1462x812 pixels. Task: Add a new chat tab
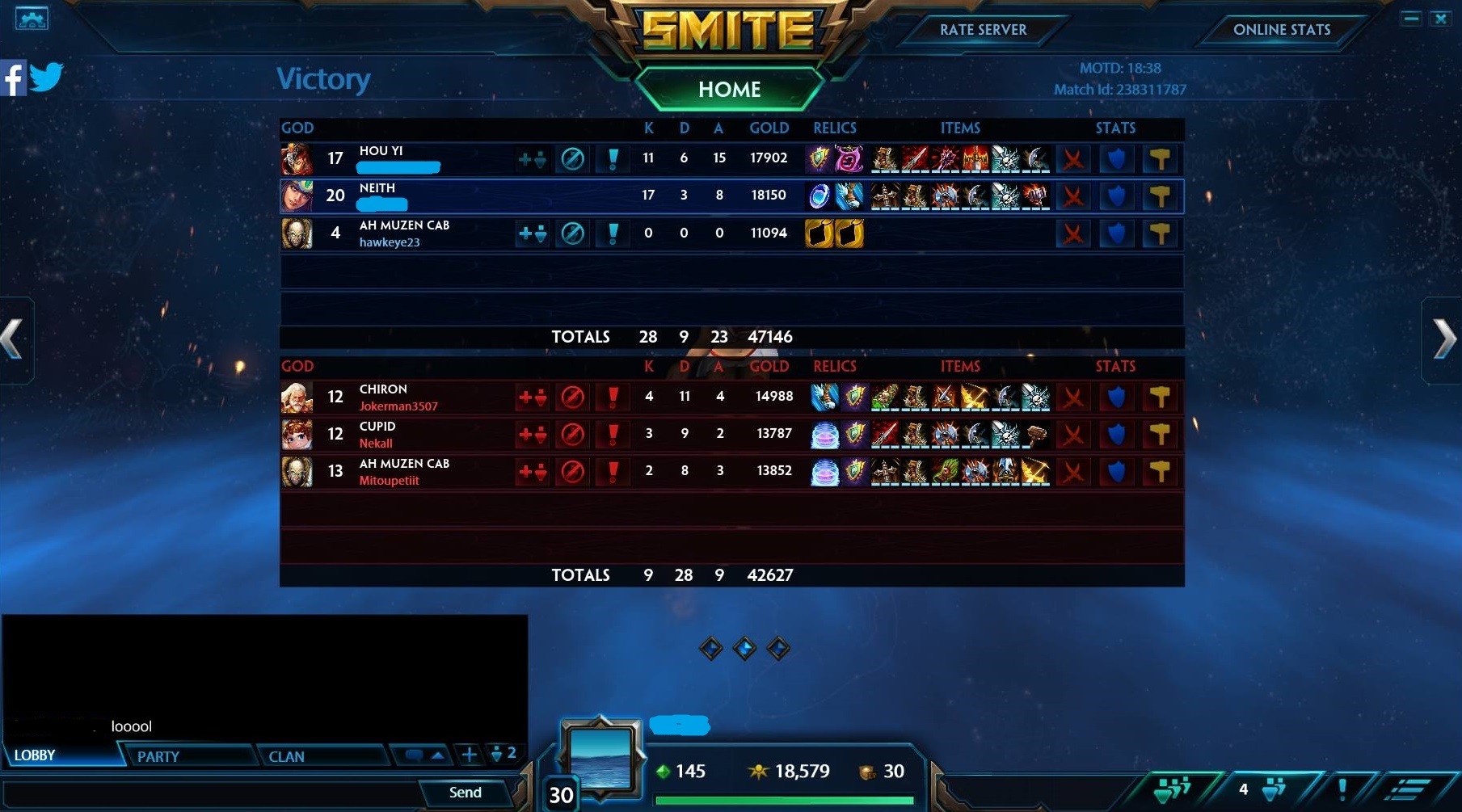coord(469,755)
